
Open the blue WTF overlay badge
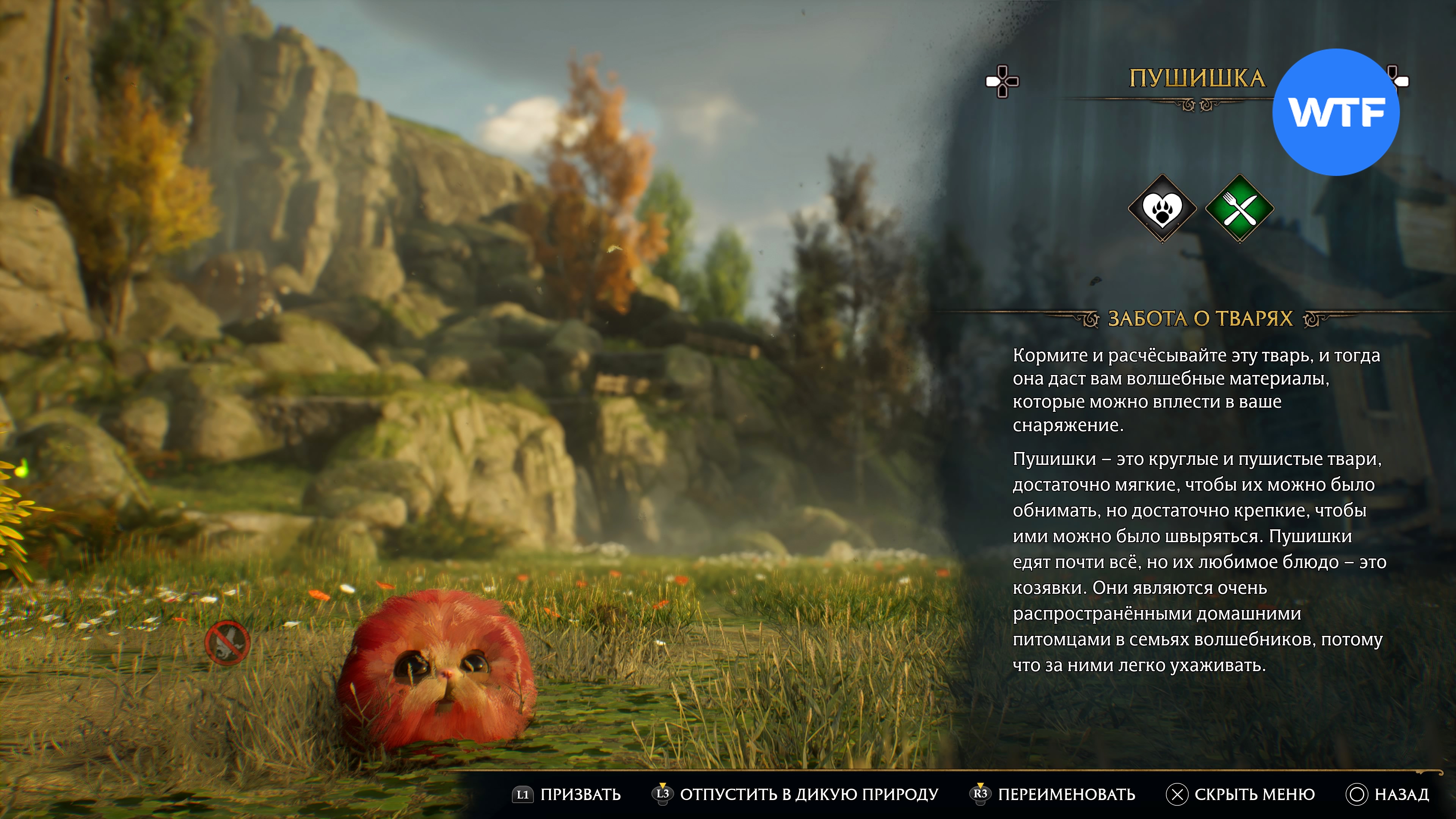(1335, 112)
